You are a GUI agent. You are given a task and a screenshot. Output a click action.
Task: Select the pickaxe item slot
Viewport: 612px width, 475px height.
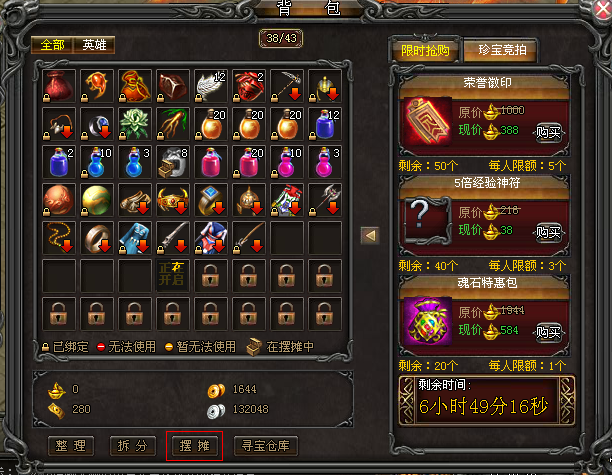[x=287, y=87]
